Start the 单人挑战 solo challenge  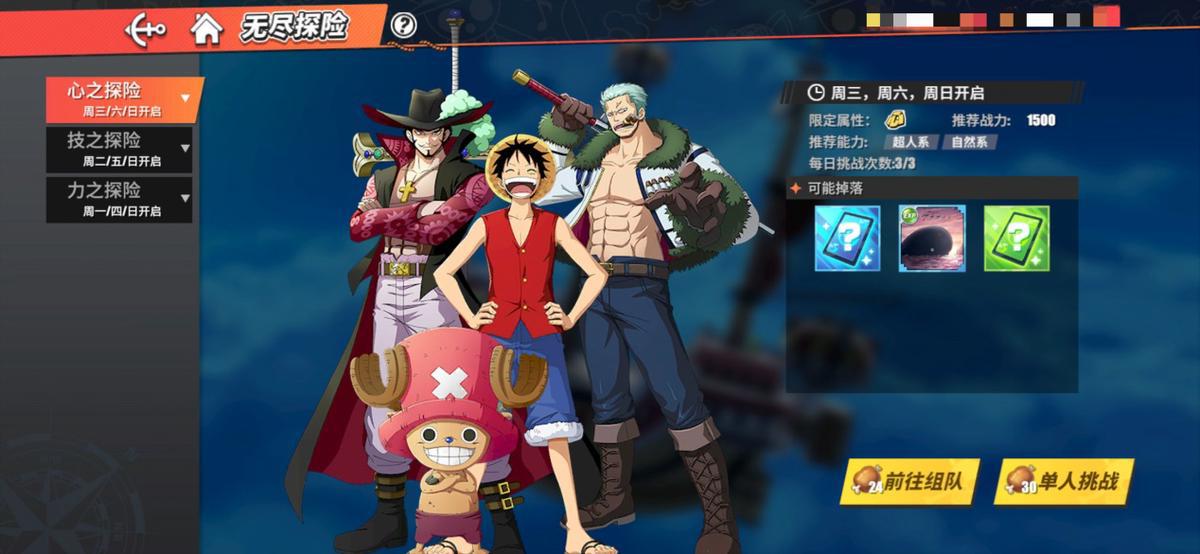1062,482
